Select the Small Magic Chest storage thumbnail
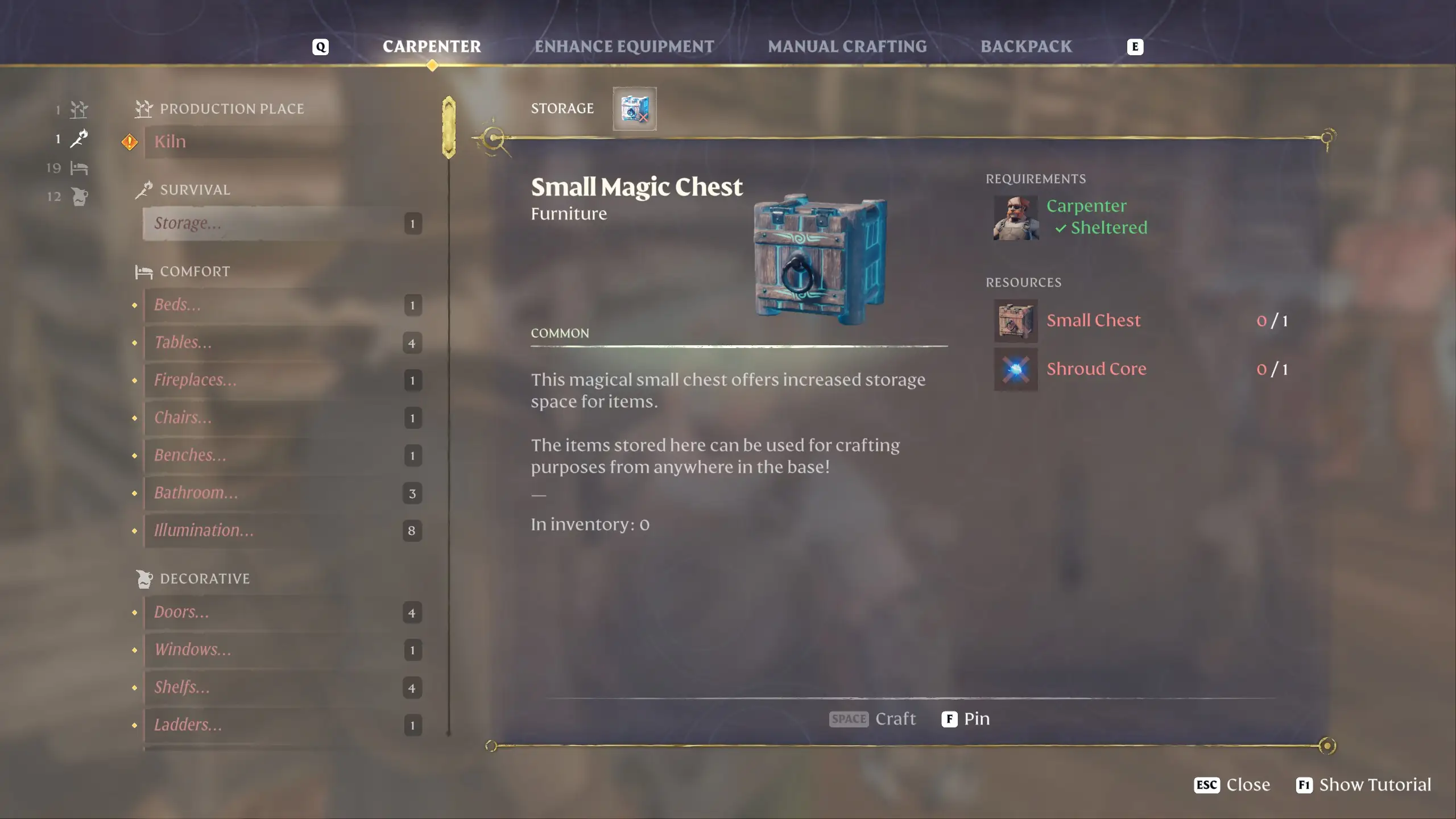Screen dimensions: 1456x819 point(634,109)
